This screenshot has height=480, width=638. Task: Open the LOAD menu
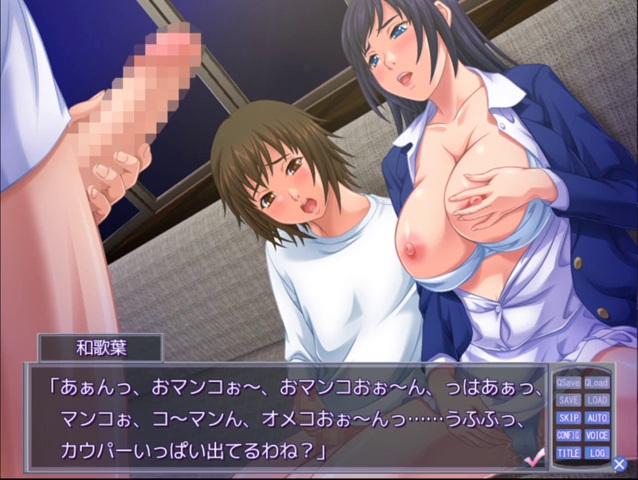[597, 400]
